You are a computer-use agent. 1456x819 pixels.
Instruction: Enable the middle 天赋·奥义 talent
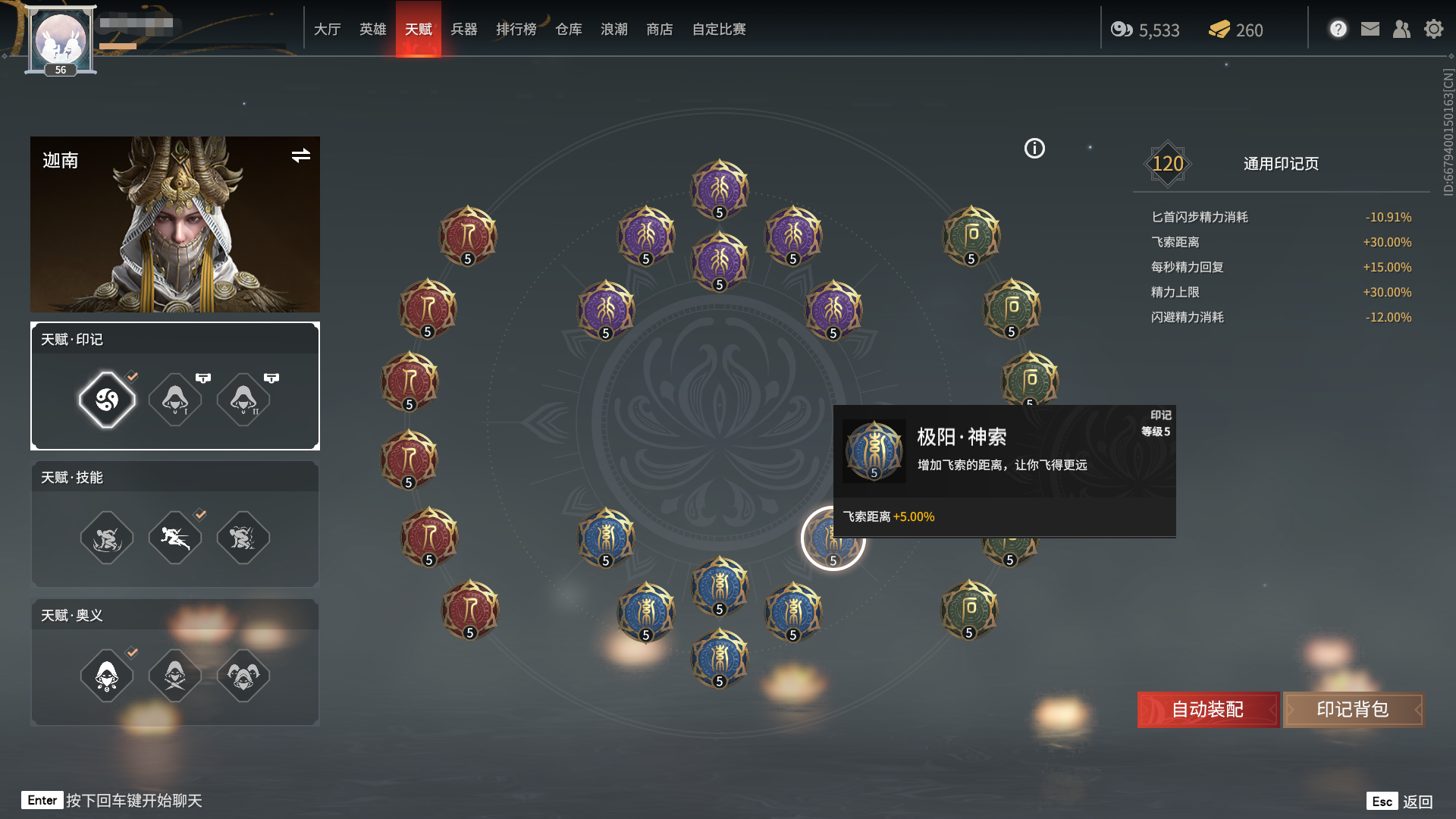pyautogui.click(x=174, y=675)
